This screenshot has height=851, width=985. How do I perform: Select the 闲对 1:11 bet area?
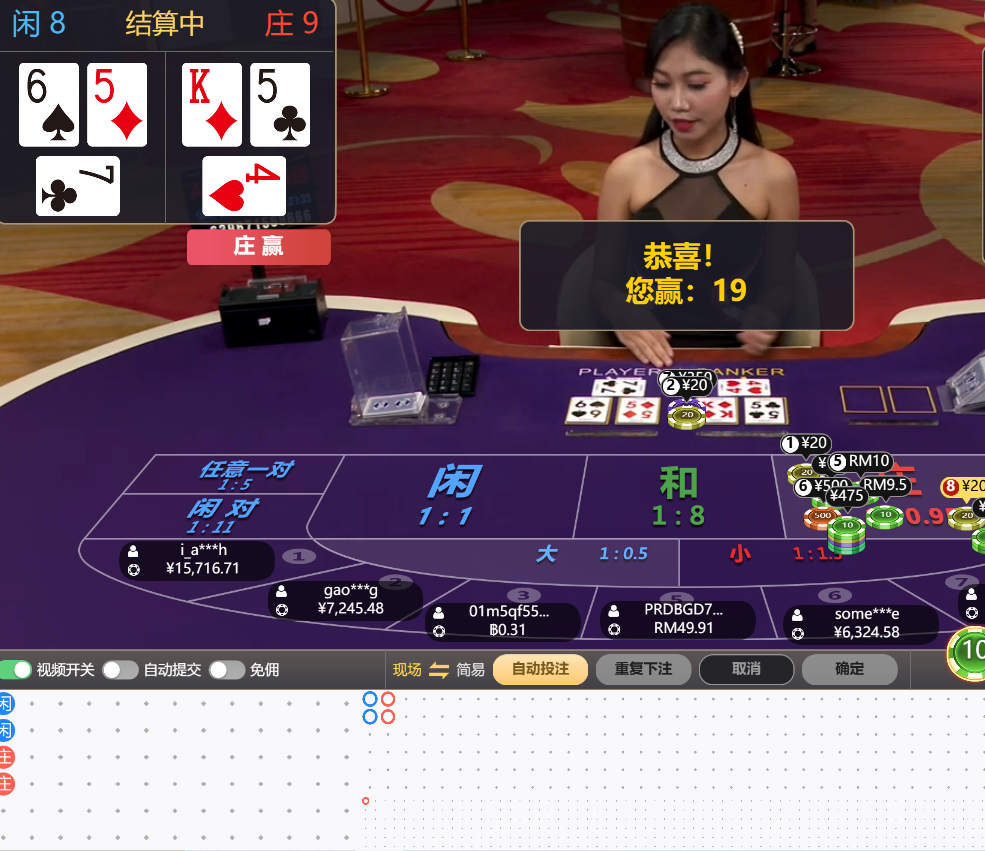coord(220,514)
